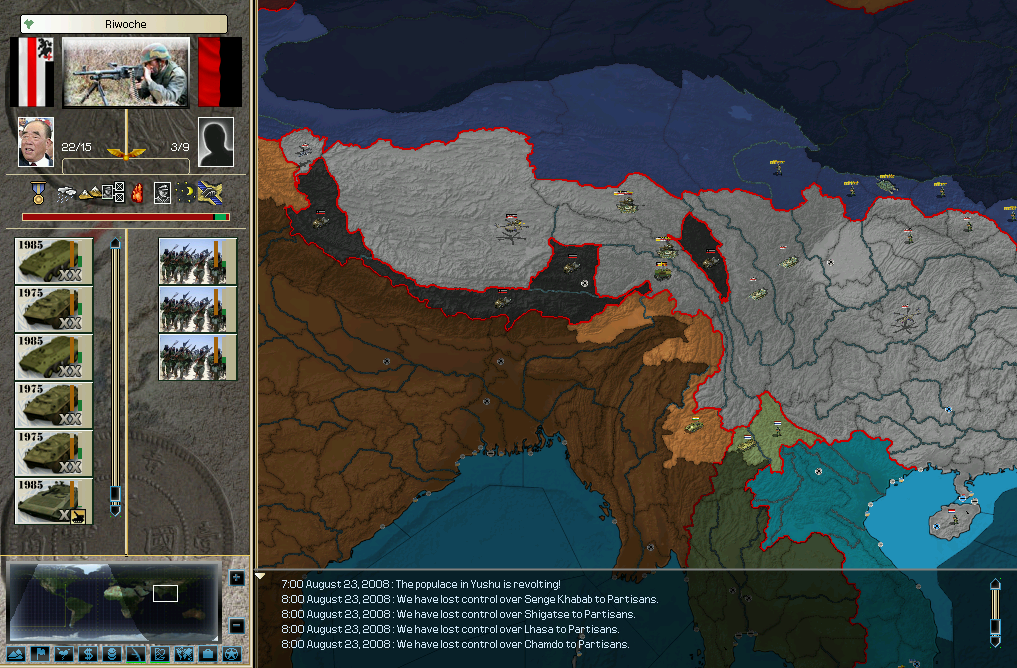Select the attacking commander's portrait
1017x668 pixels.
36,141
